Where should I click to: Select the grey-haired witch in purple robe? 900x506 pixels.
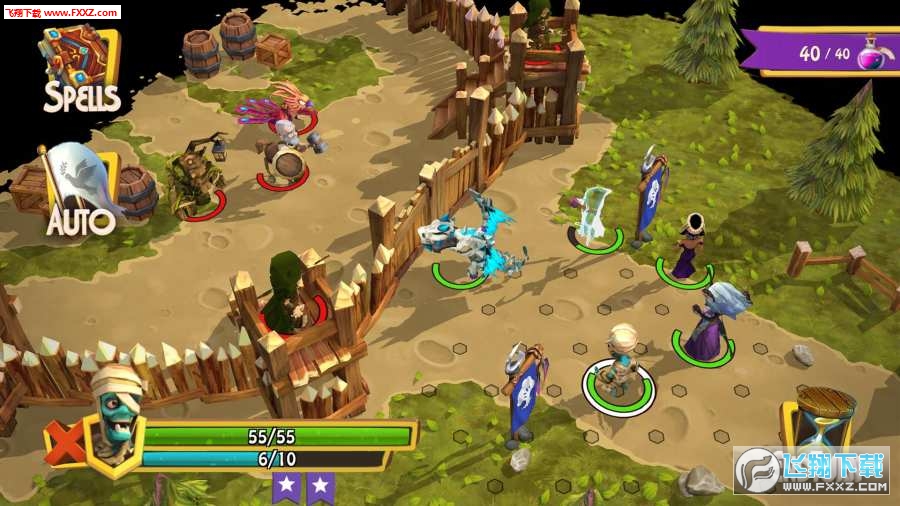[x=712, y=320]
